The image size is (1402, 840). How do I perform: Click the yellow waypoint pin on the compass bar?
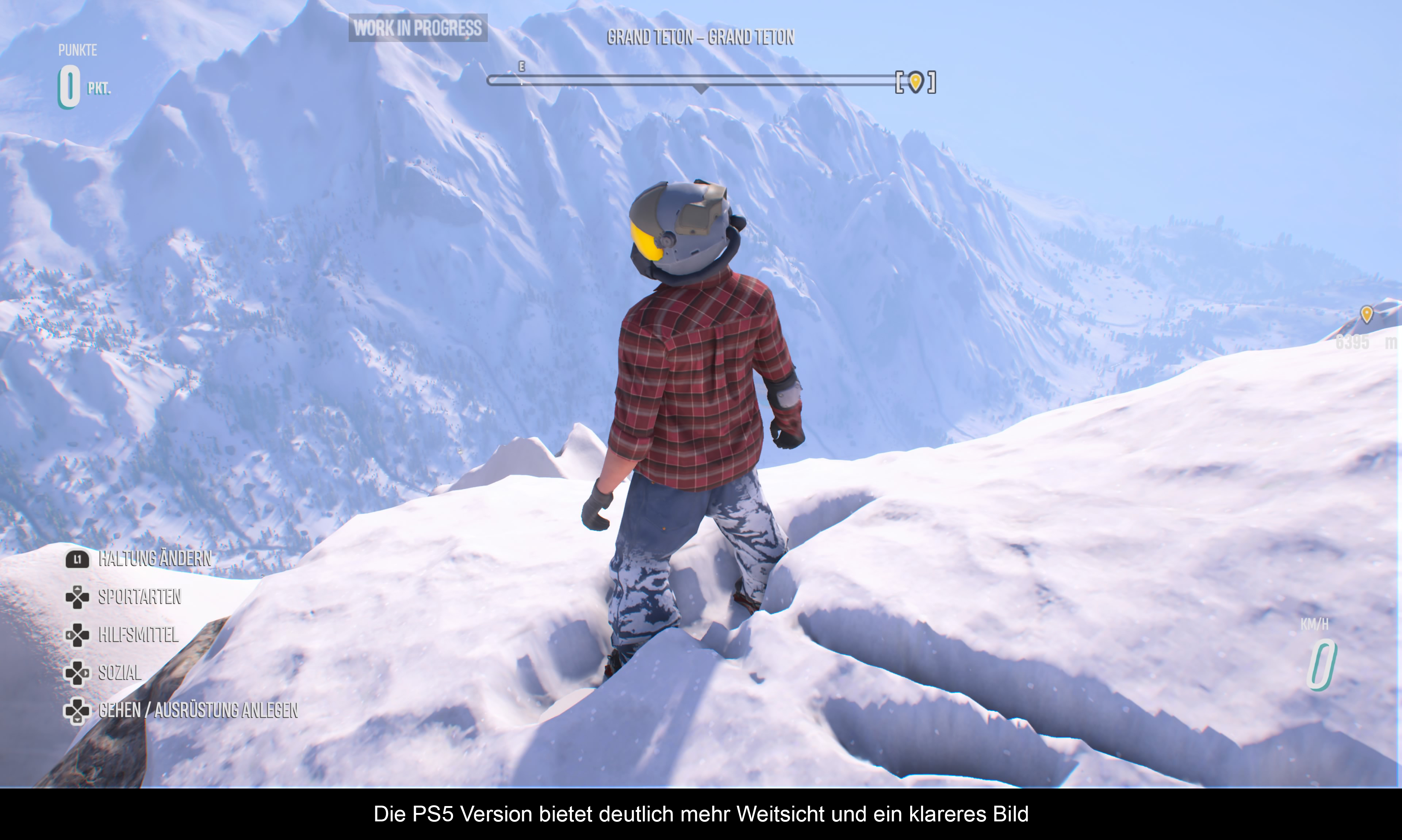(915, 81)
